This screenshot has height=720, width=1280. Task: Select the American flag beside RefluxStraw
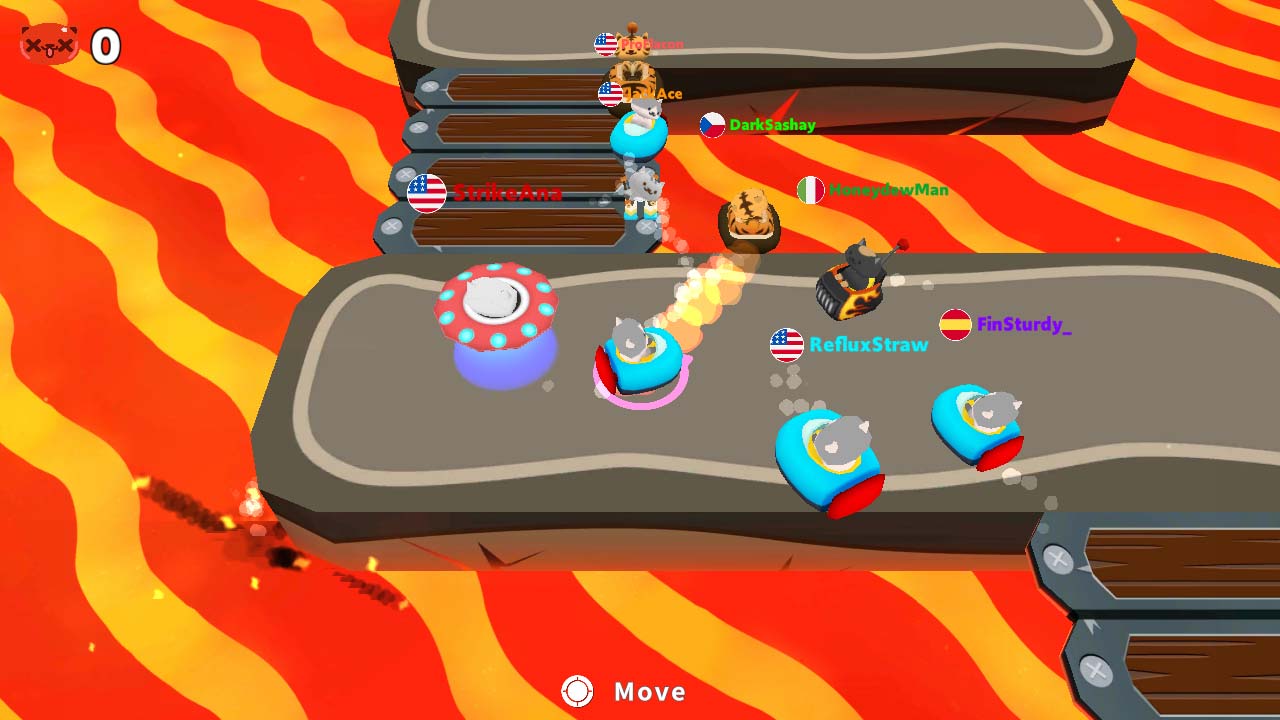pyautogui.click(x=788, y=345)
